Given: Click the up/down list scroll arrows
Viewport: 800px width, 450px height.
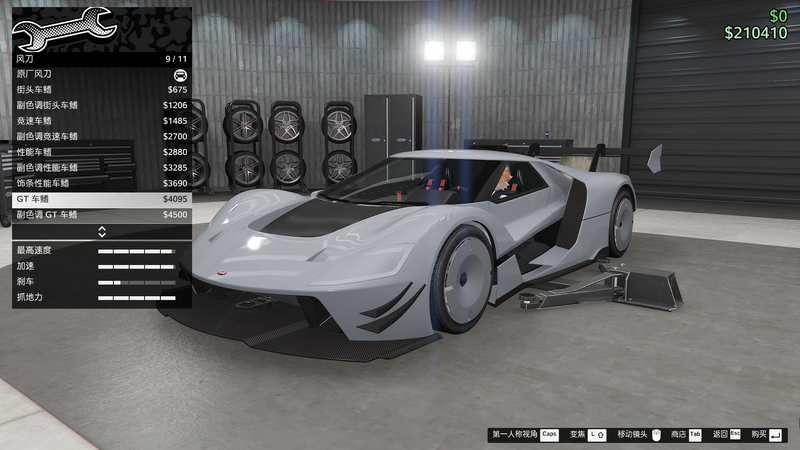Looking at the screenshot, I should click(101, 232).
